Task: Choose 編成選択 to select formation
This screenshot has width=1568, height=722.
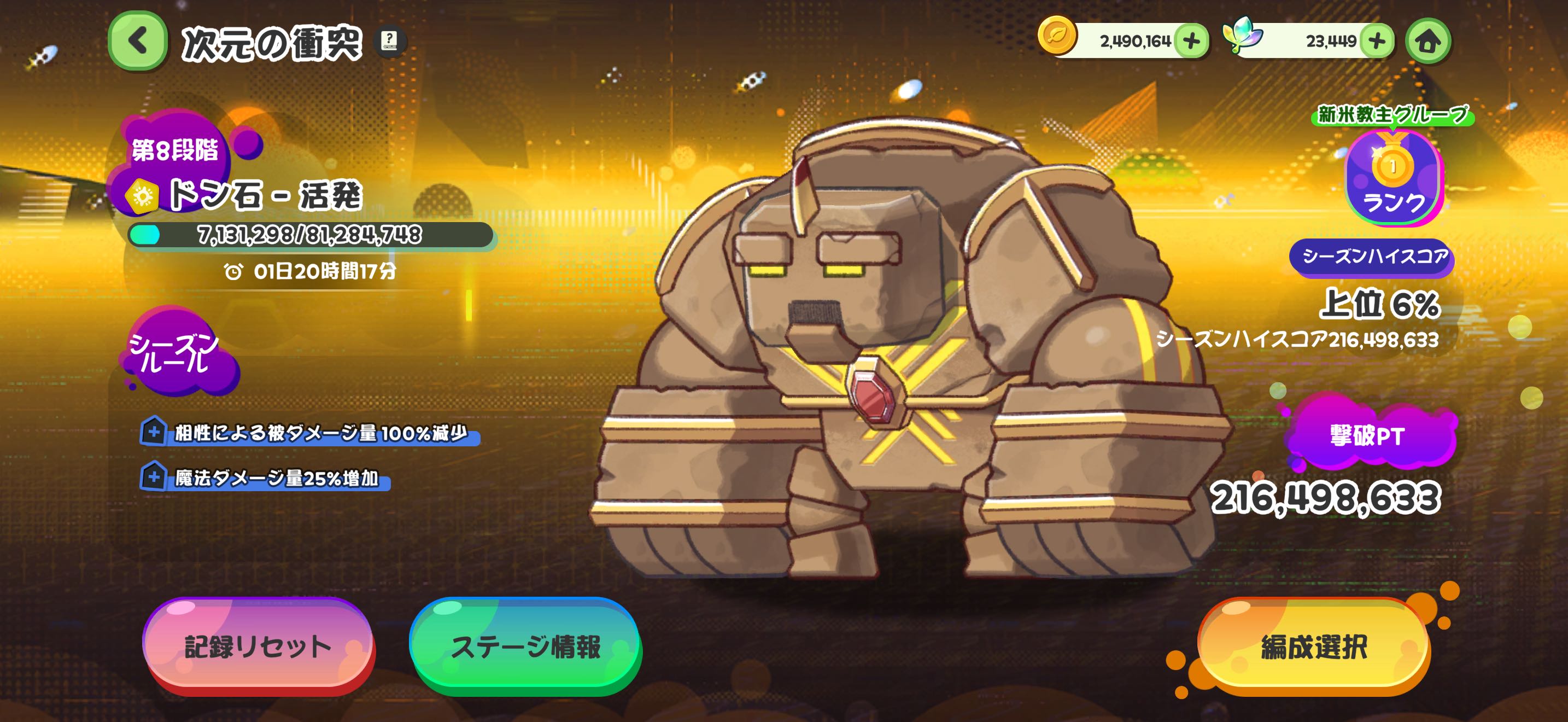Action: click(1314, 645)
